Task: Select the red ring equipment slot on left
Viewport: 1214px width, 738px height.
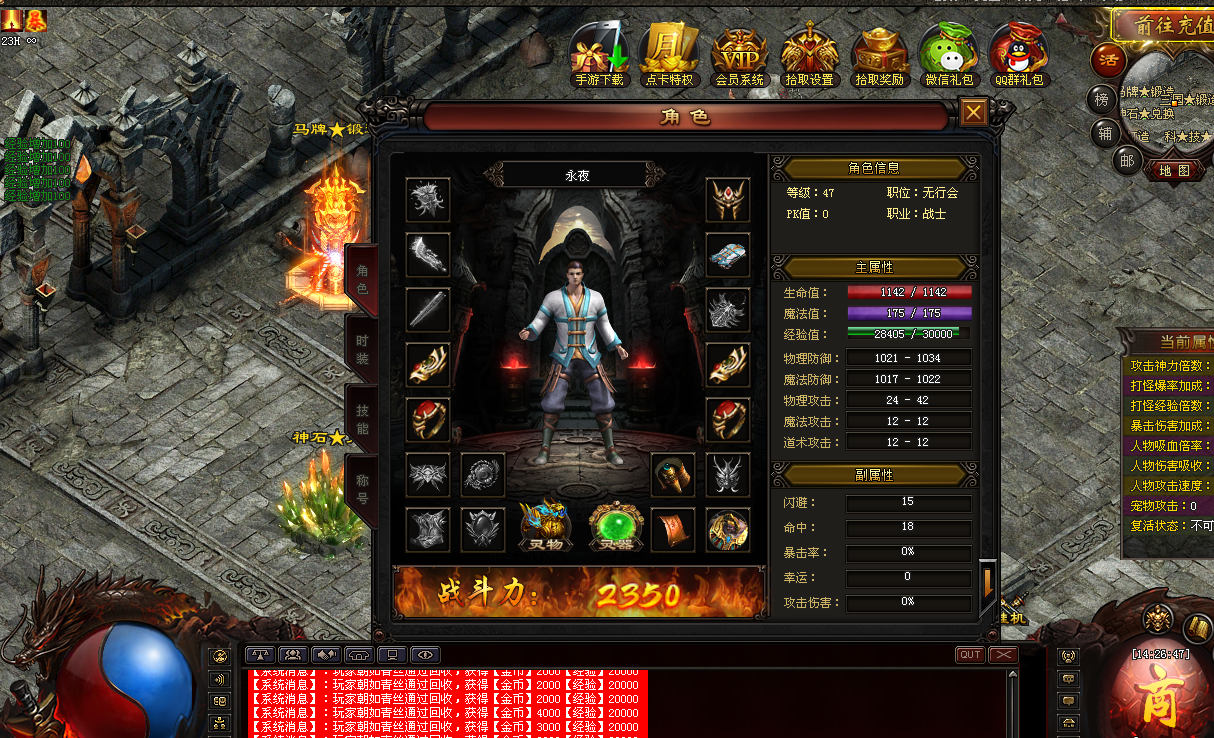Action: point(428,420)
